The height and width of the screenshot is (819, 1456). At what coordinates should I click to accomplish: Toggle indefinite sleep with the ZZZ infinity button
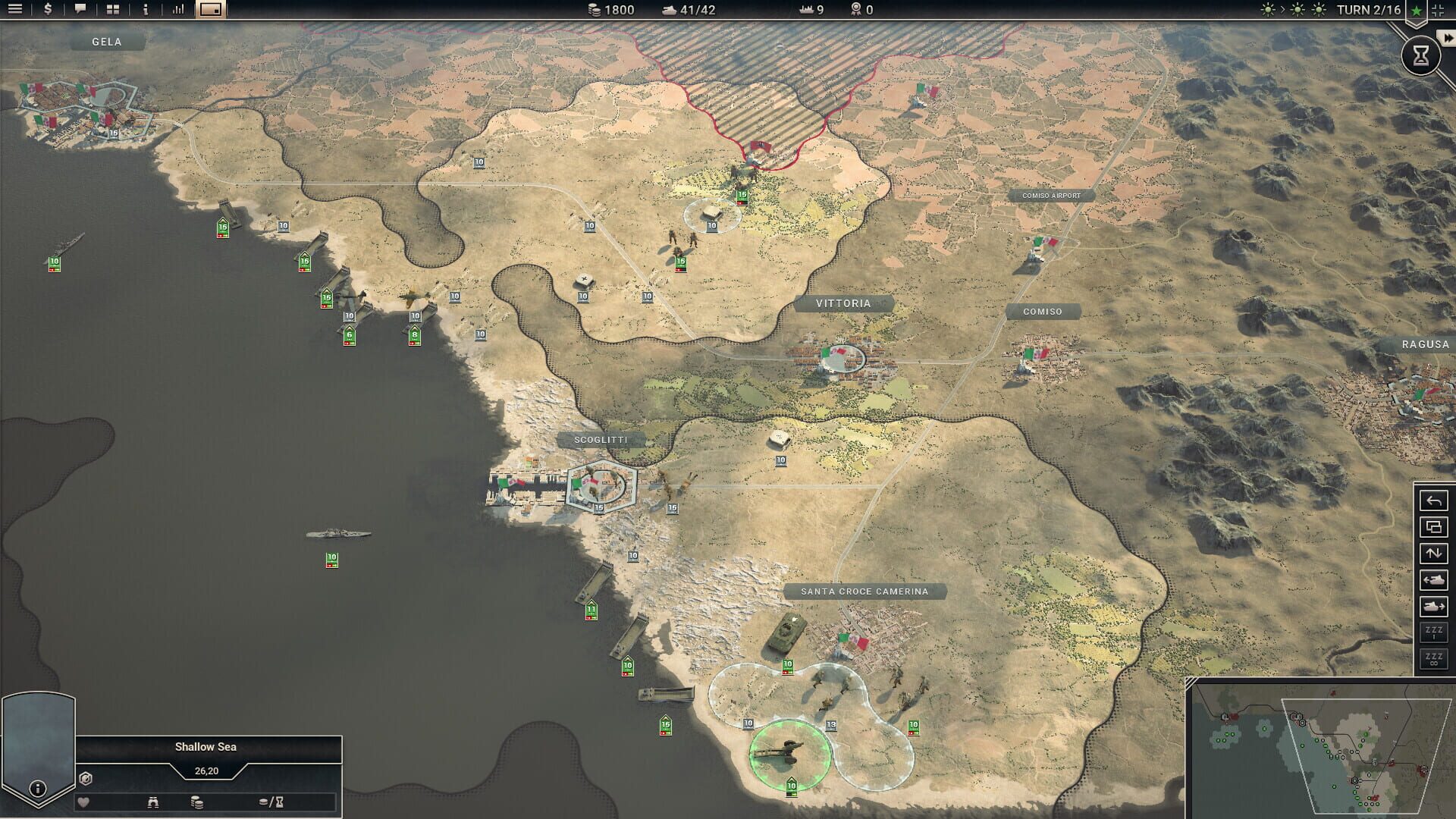[x=1434, y=657]
